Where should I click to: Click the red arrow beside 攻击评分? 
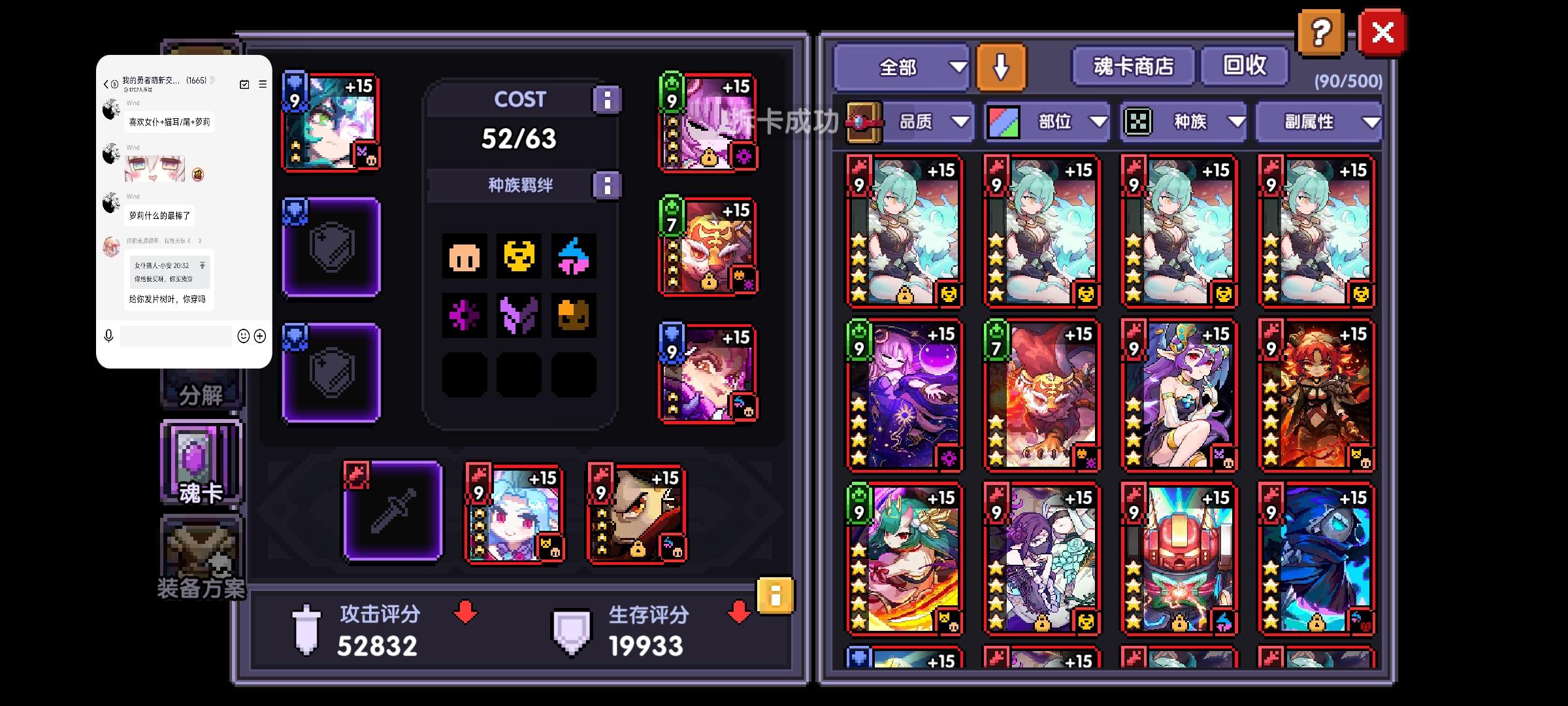click(465, 613)
